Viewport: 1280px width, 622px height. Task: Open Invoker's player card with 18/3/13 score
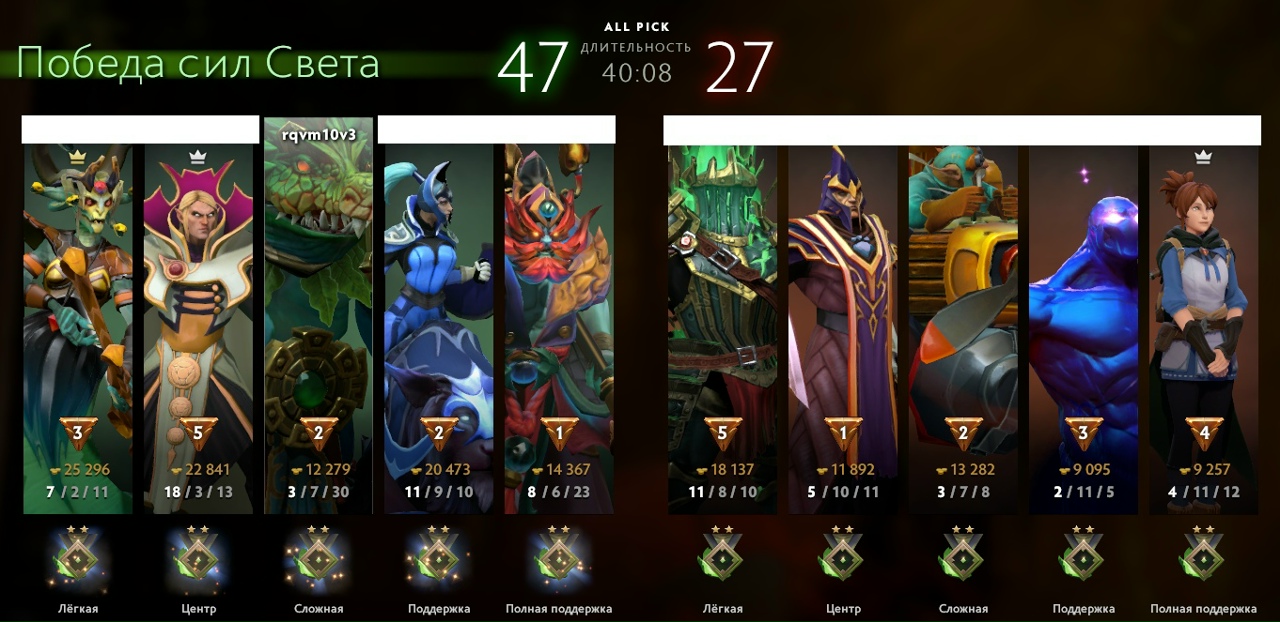click(198, 320)
